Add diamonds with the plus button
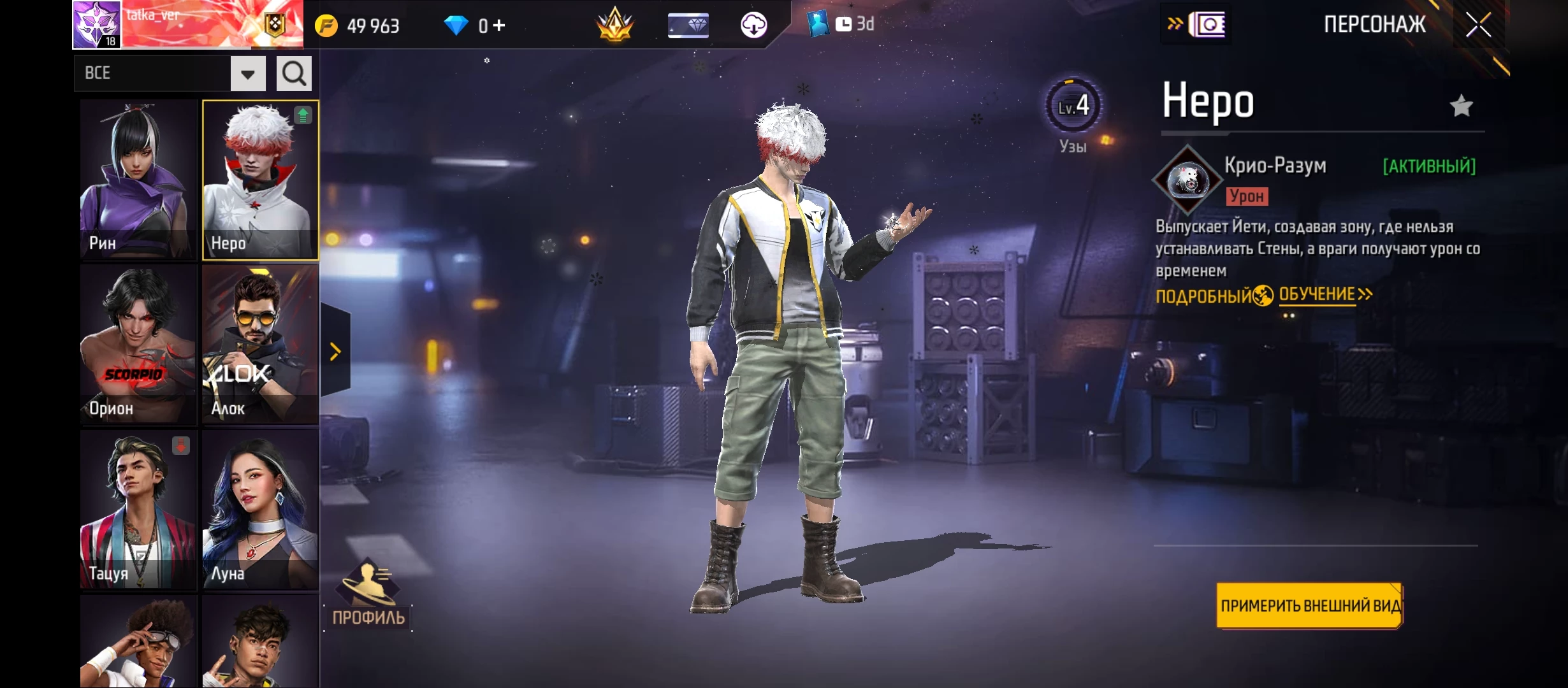 499,25
